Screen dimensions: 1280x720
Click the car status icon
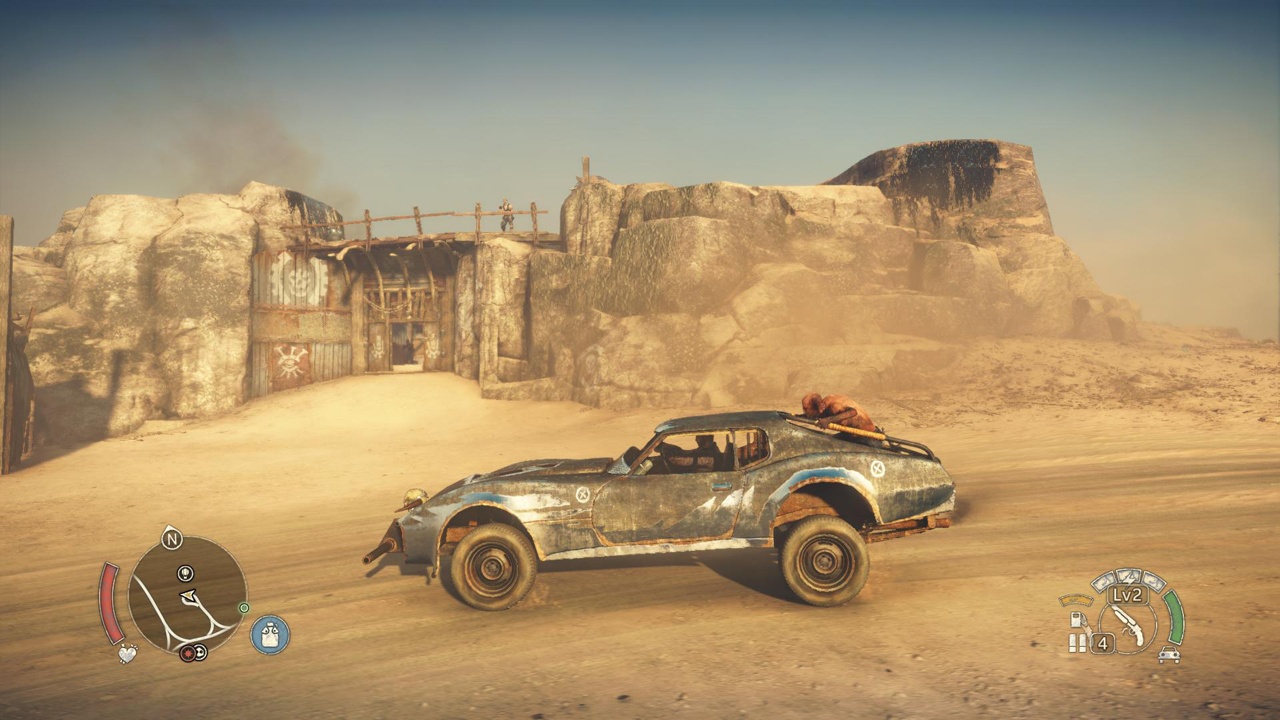click(x=1168, y=655)
